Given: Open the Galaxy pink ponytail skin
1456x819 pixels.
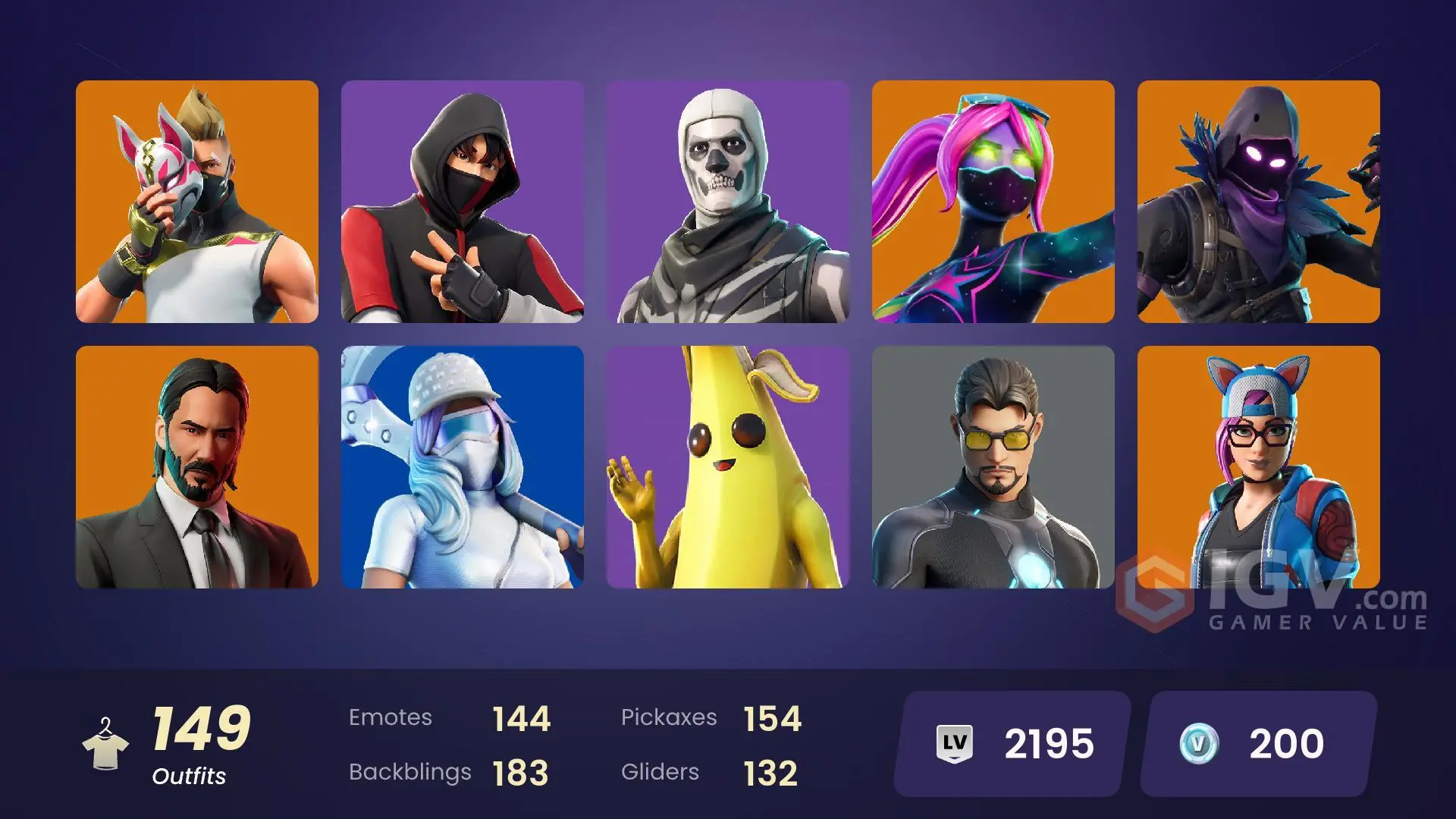Looking at the screenshot, I should click(x=993, y=205).
